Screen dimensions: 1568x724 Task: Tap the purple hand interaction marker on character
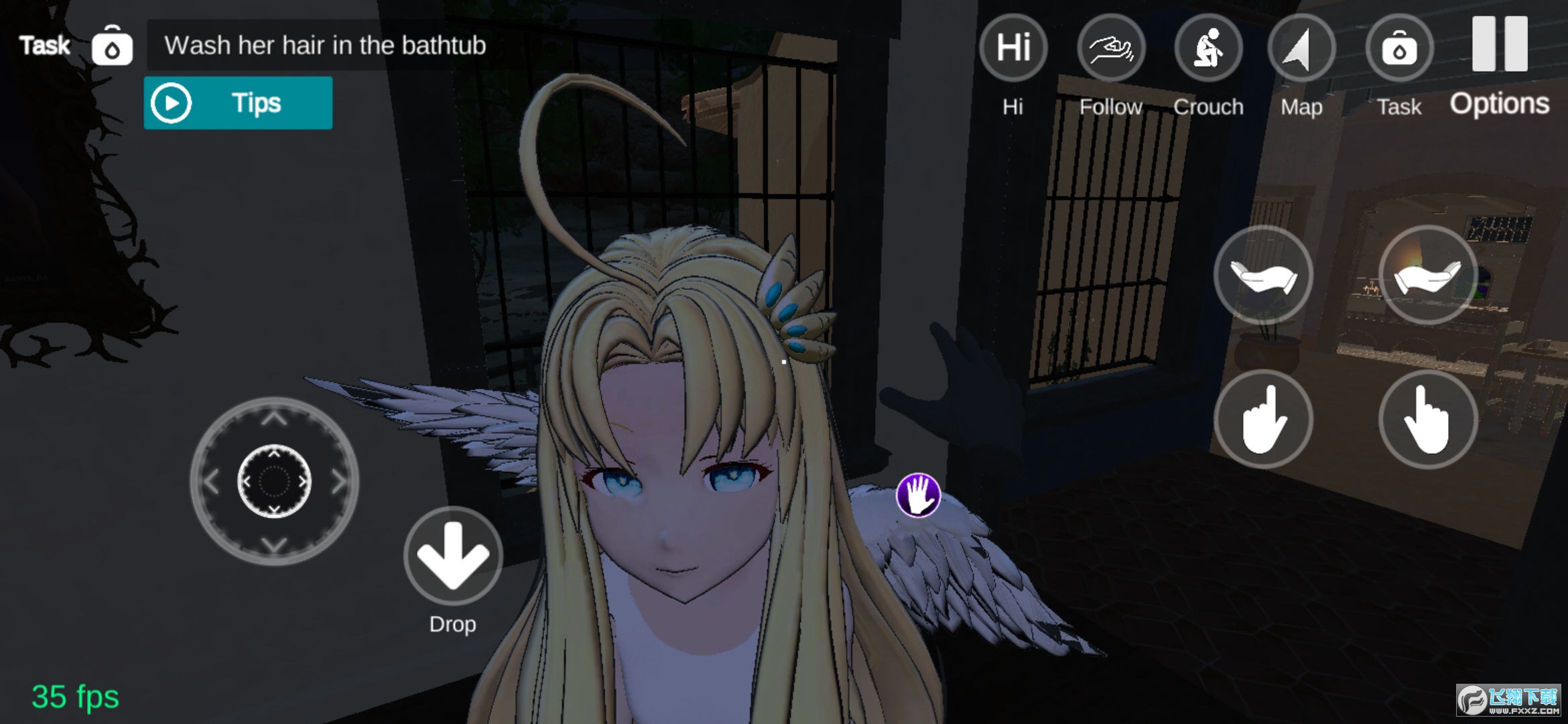918,494
